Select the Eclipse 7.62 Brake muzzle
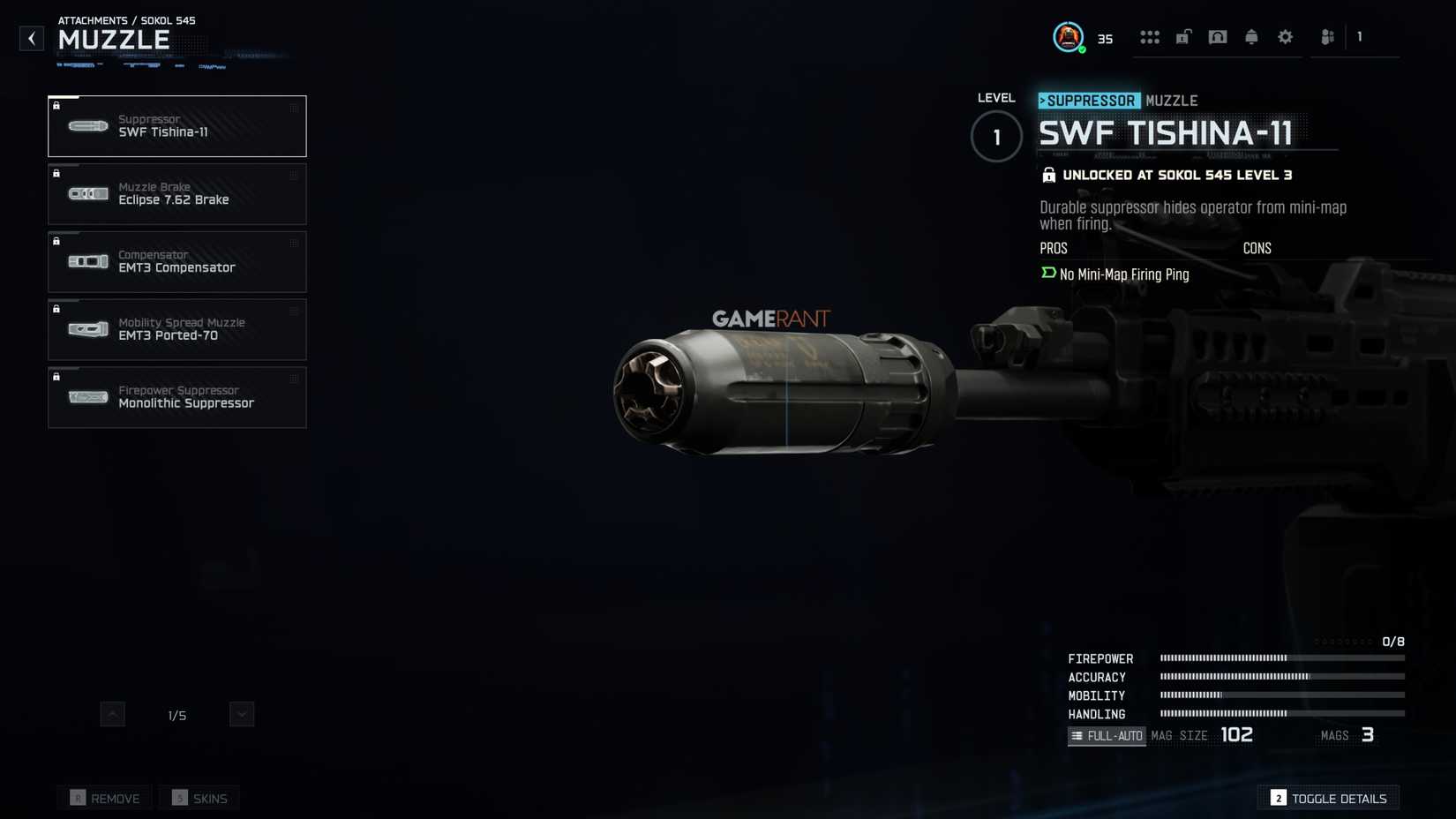The image size is (1456, 819). 176,194
